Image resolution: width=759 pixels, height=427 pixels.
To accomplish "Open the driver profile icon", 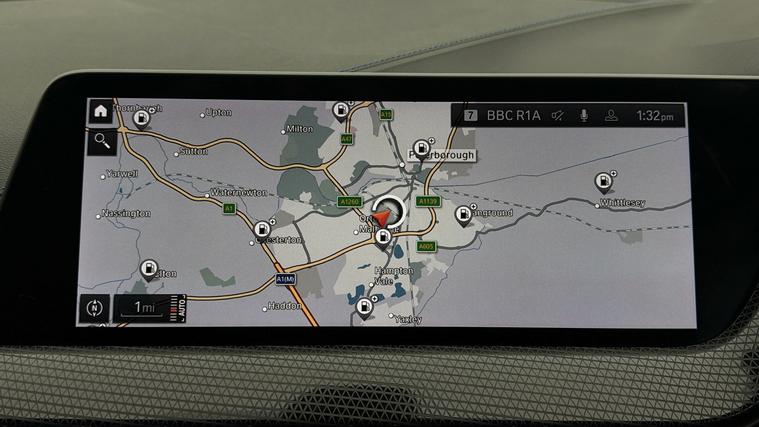I will pos(610,116).
